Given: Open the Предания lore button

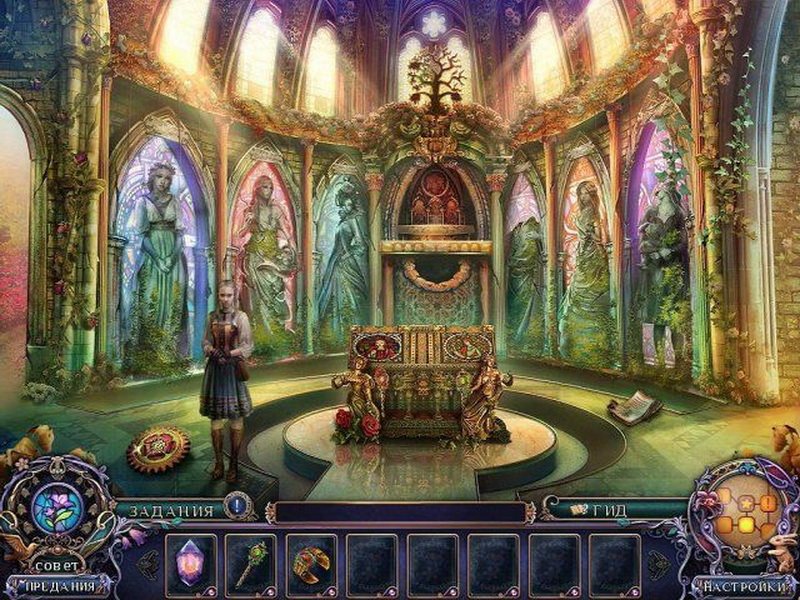Looking at the screenshot, I should pyautogui.click(x=56, y=586).
